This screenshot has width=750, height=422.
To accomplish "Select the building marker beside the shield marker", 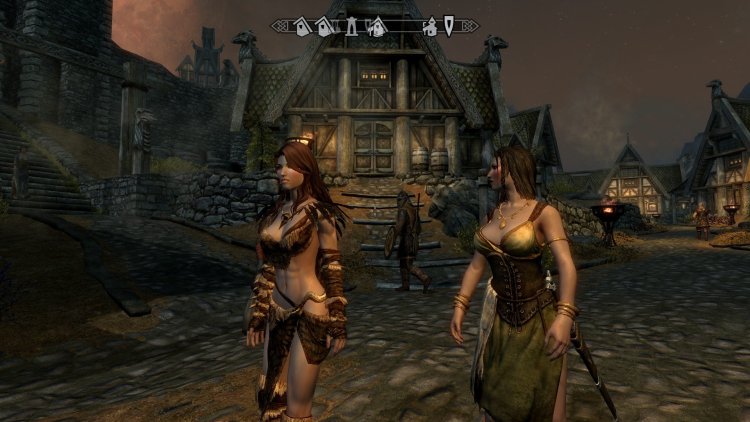I will (x=431, y=27).
